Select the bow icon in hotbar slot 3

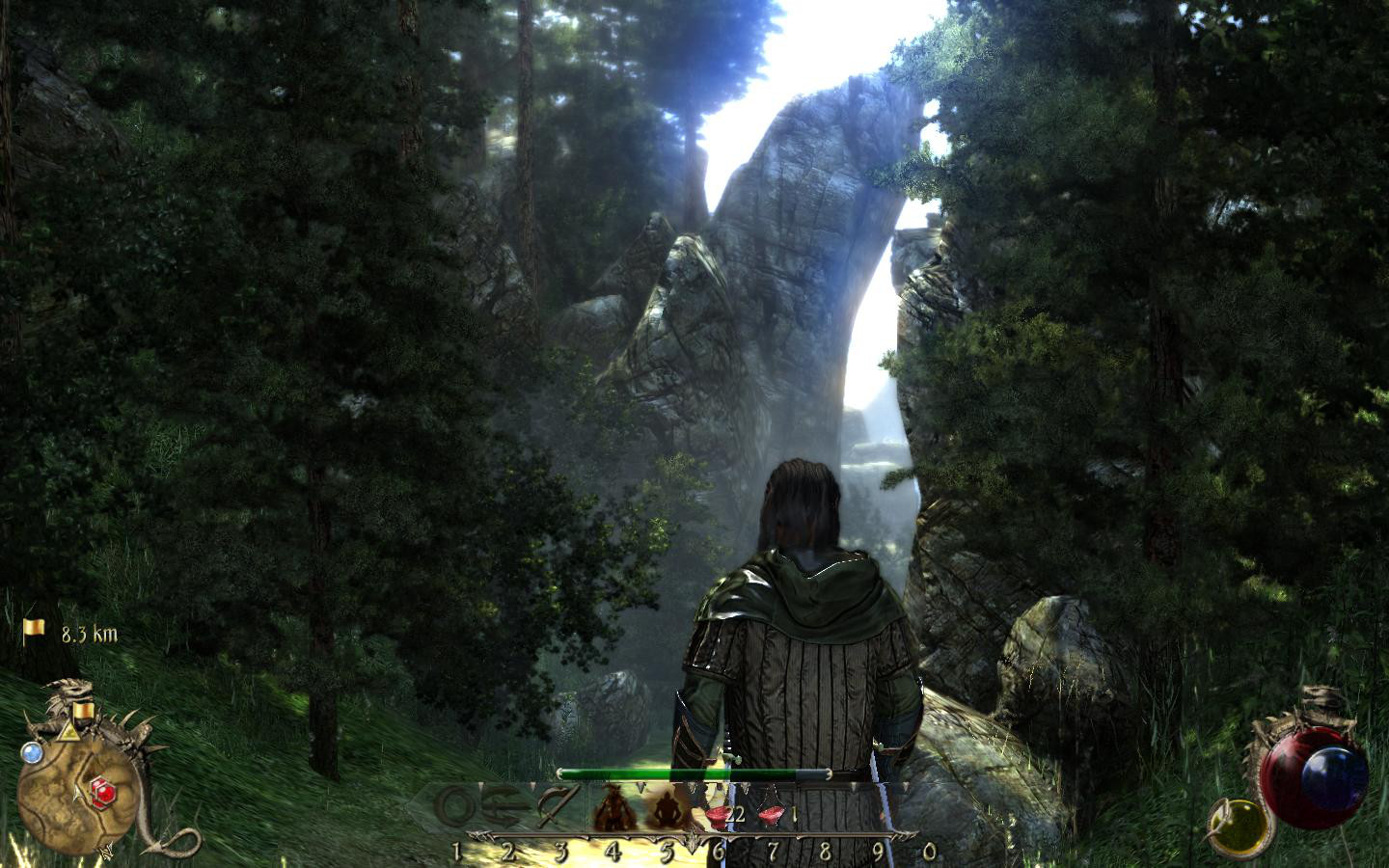click(558, 806)
